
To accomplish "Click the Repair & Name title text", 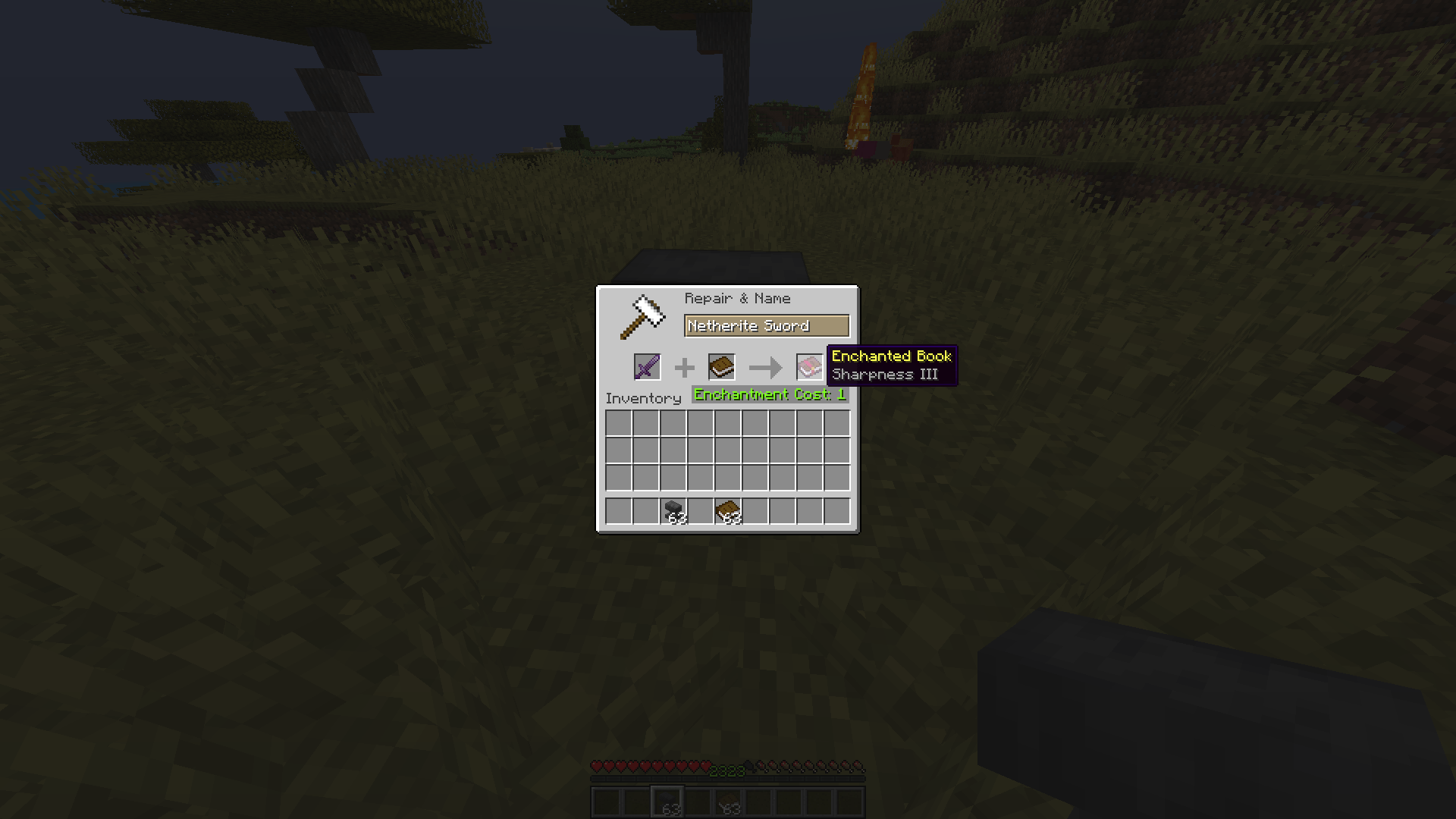I will [x=737, y=298].
